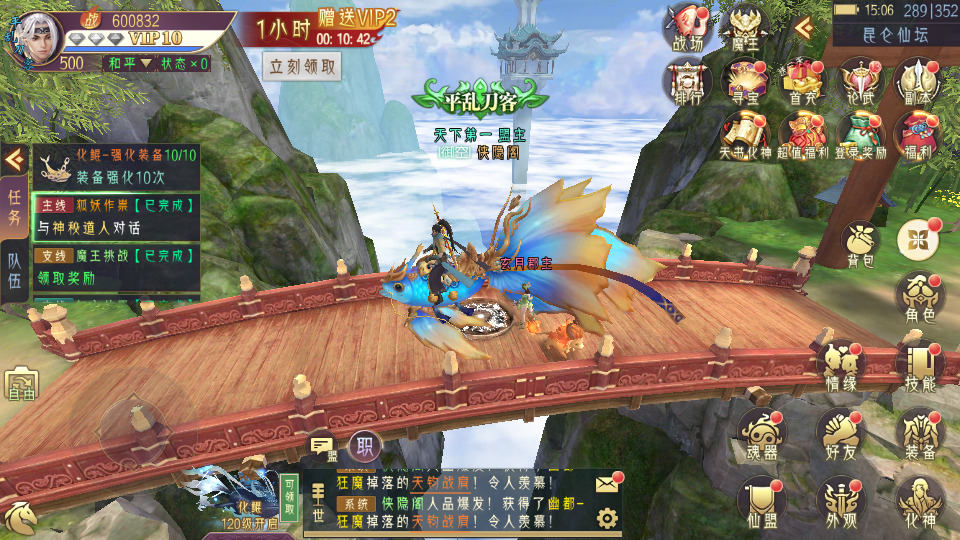The image size is (960, 540).
Task: Open the 角色 character sheet
Action: point(919,298)
